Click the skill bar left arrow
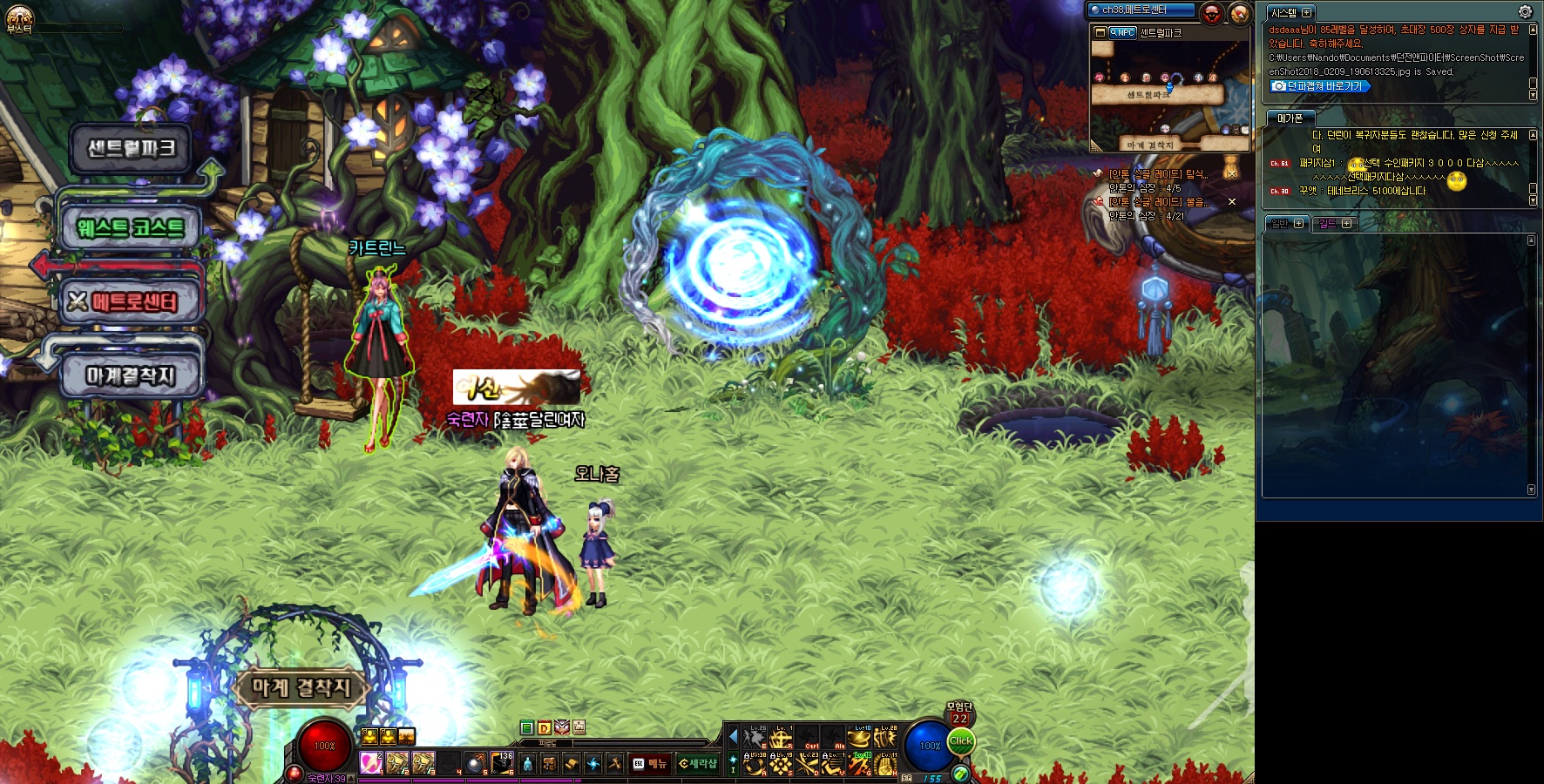Screen dimensions: 1544x784 tap(733, 736)
